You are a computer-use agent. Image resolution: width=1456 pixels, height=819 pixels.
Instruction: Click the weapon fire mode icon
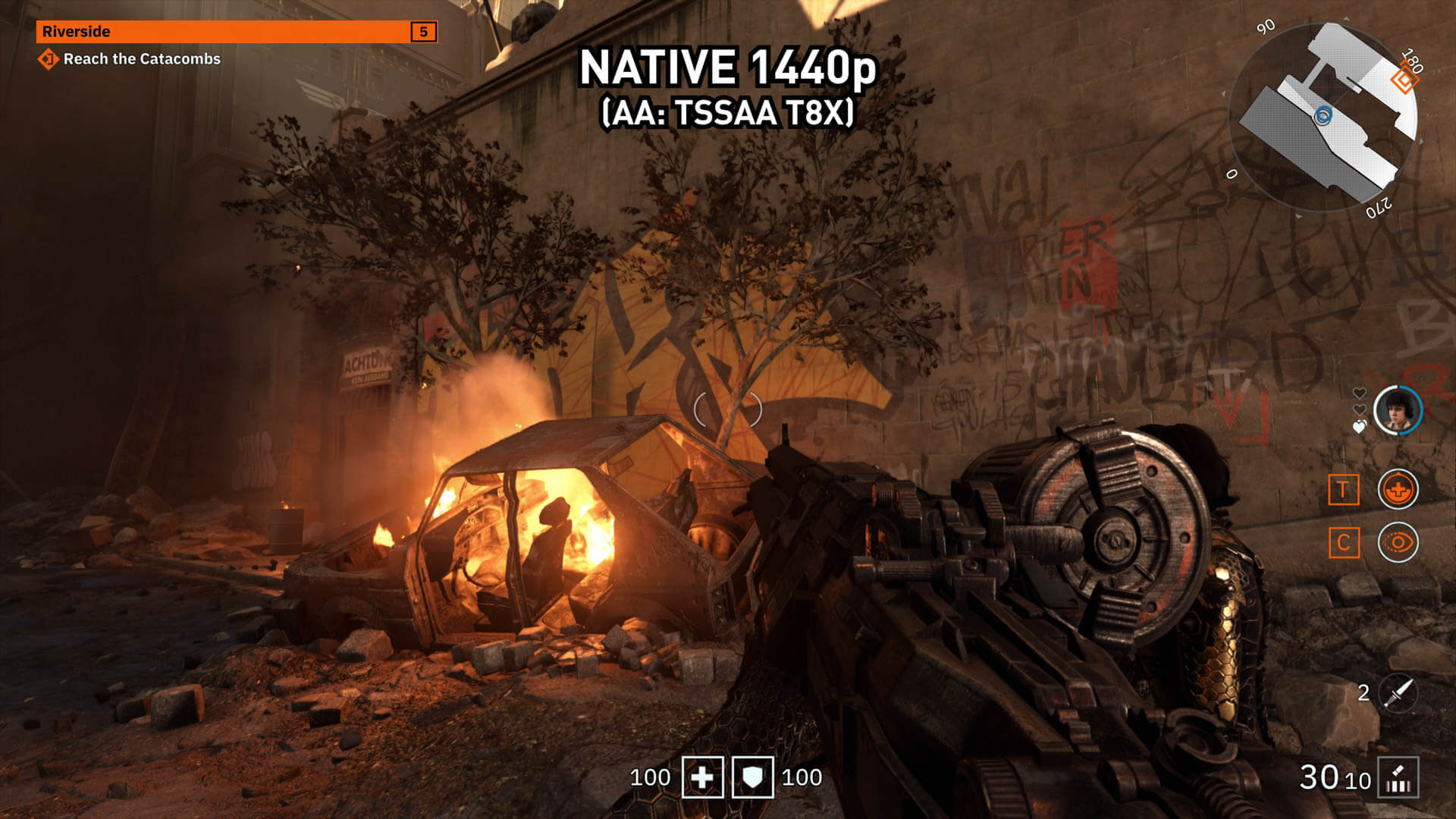1398,778
